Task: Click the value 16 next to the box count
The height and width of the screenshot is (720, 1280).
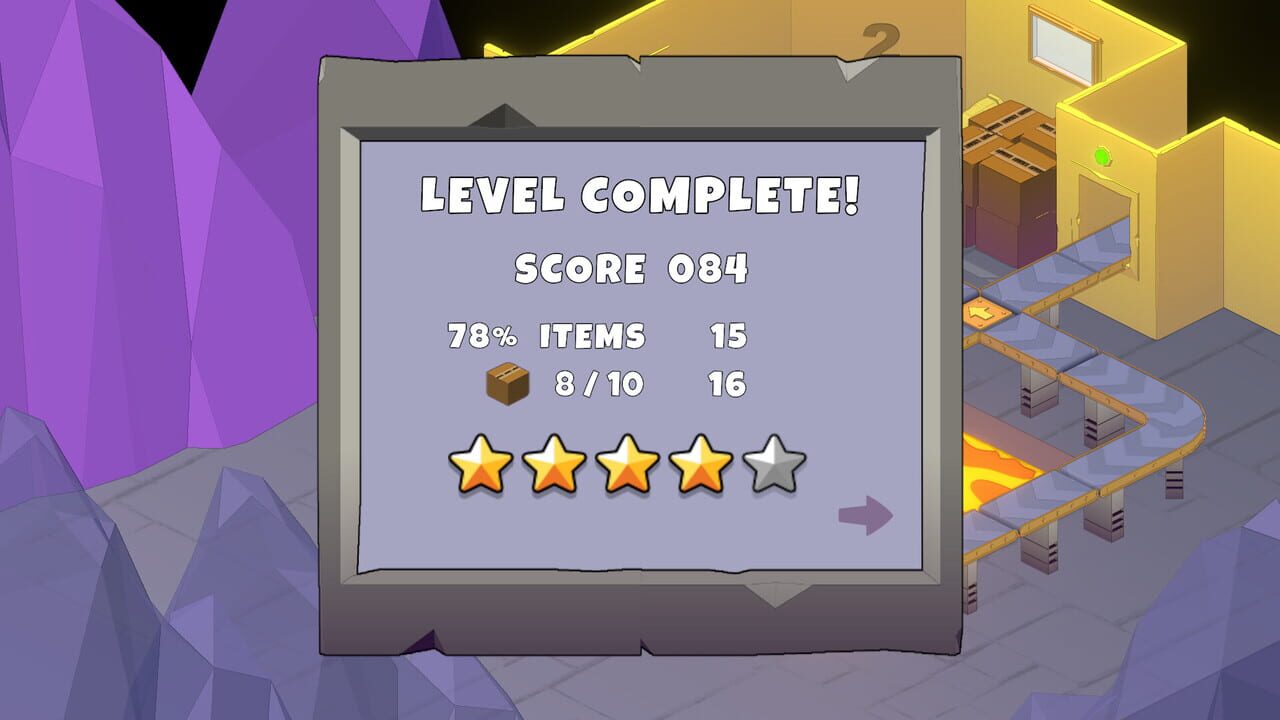Action: click(728, 383)
